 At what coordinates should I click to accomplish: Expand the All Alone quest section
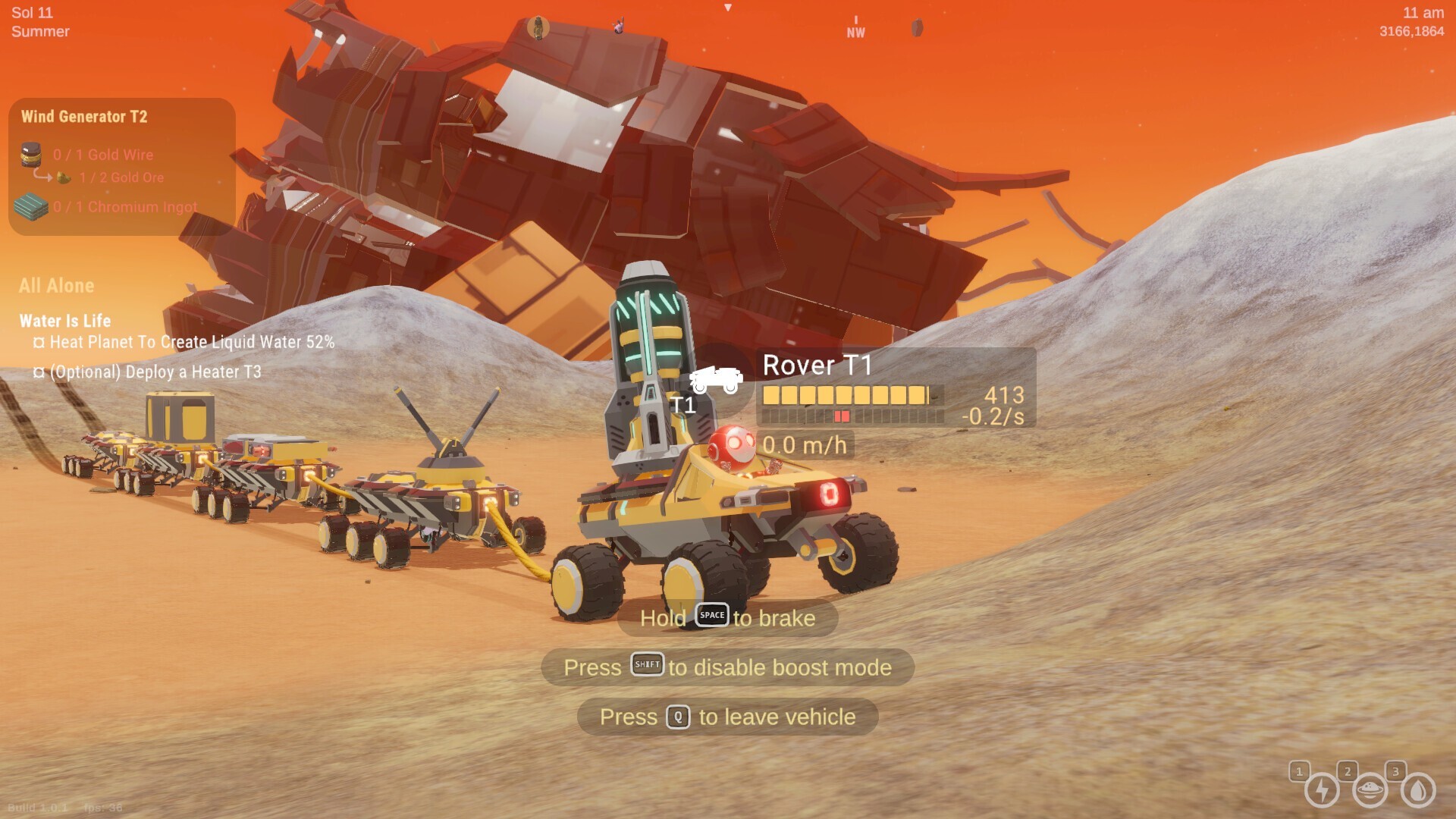tap(56, 286)
